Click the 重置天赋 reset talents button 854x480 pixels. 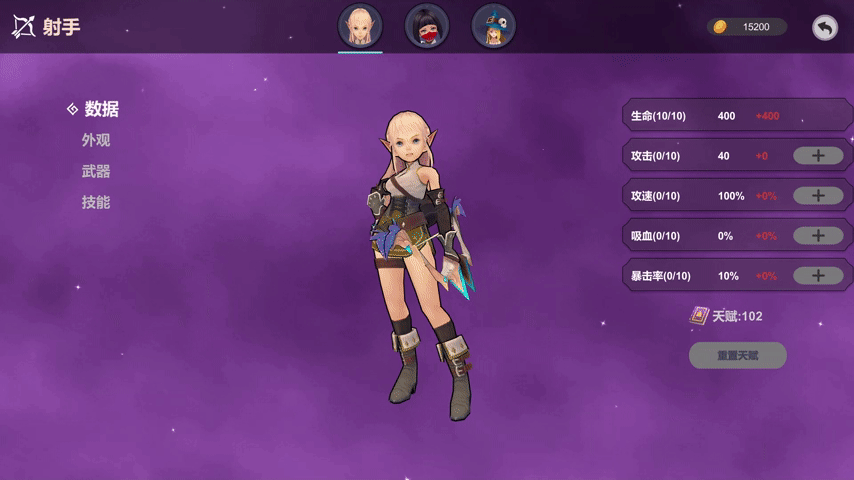pos(738,355)
